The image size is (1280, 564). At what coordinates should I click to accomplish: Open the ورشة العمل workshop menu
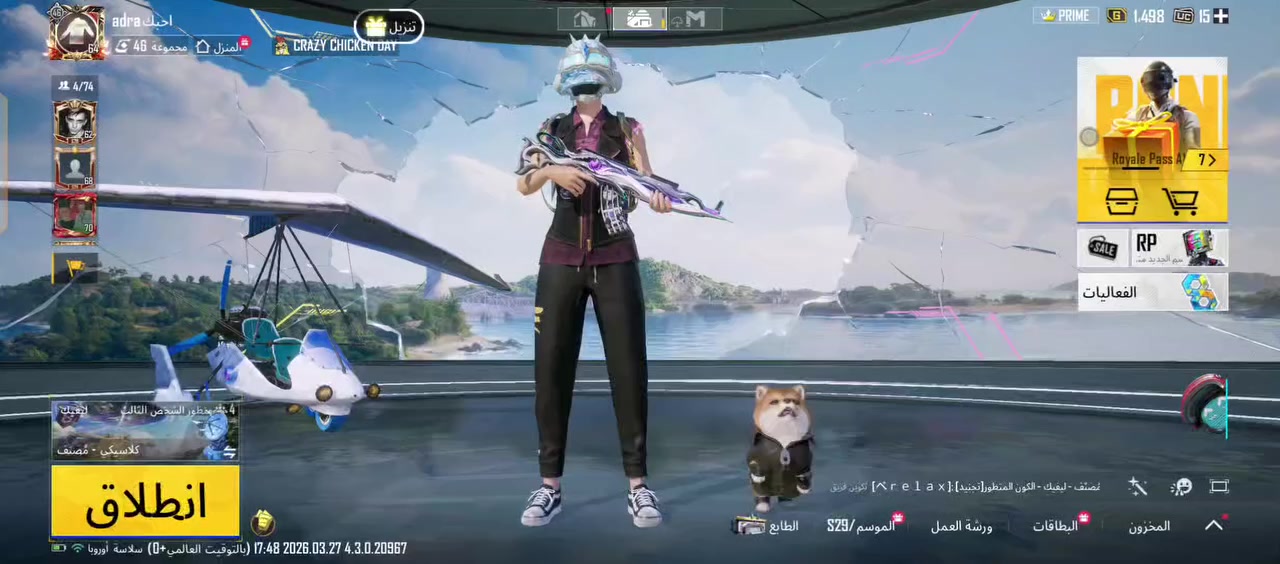961,526
